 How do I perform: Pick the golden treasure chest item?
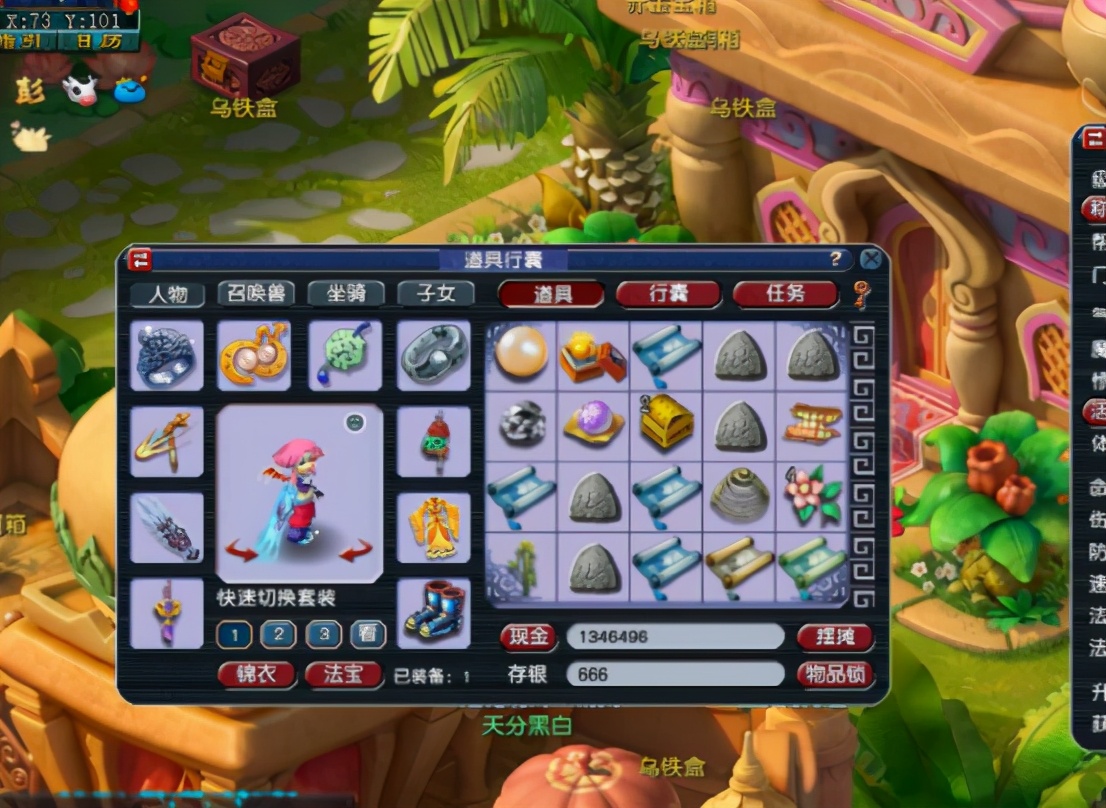click(x=666, y=425)
